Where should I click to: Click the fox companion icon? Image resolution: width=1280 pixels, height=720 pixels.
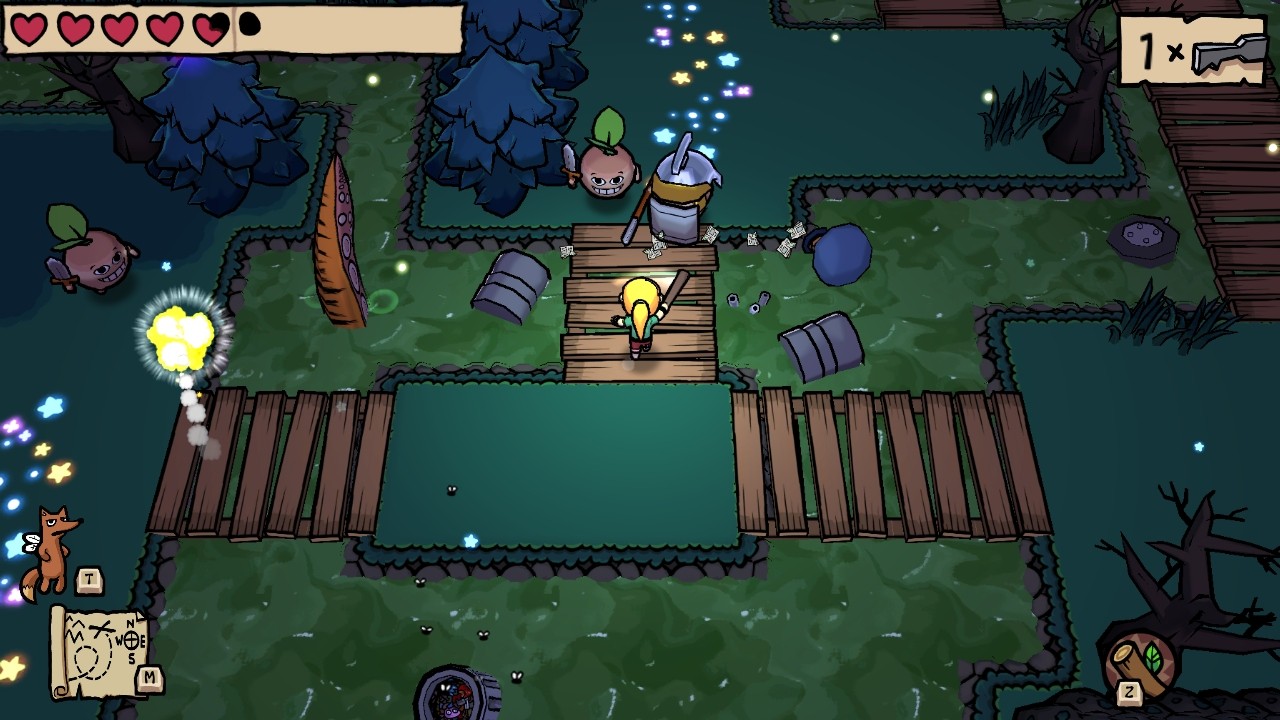pyautogui.click(x=50, y=540)
